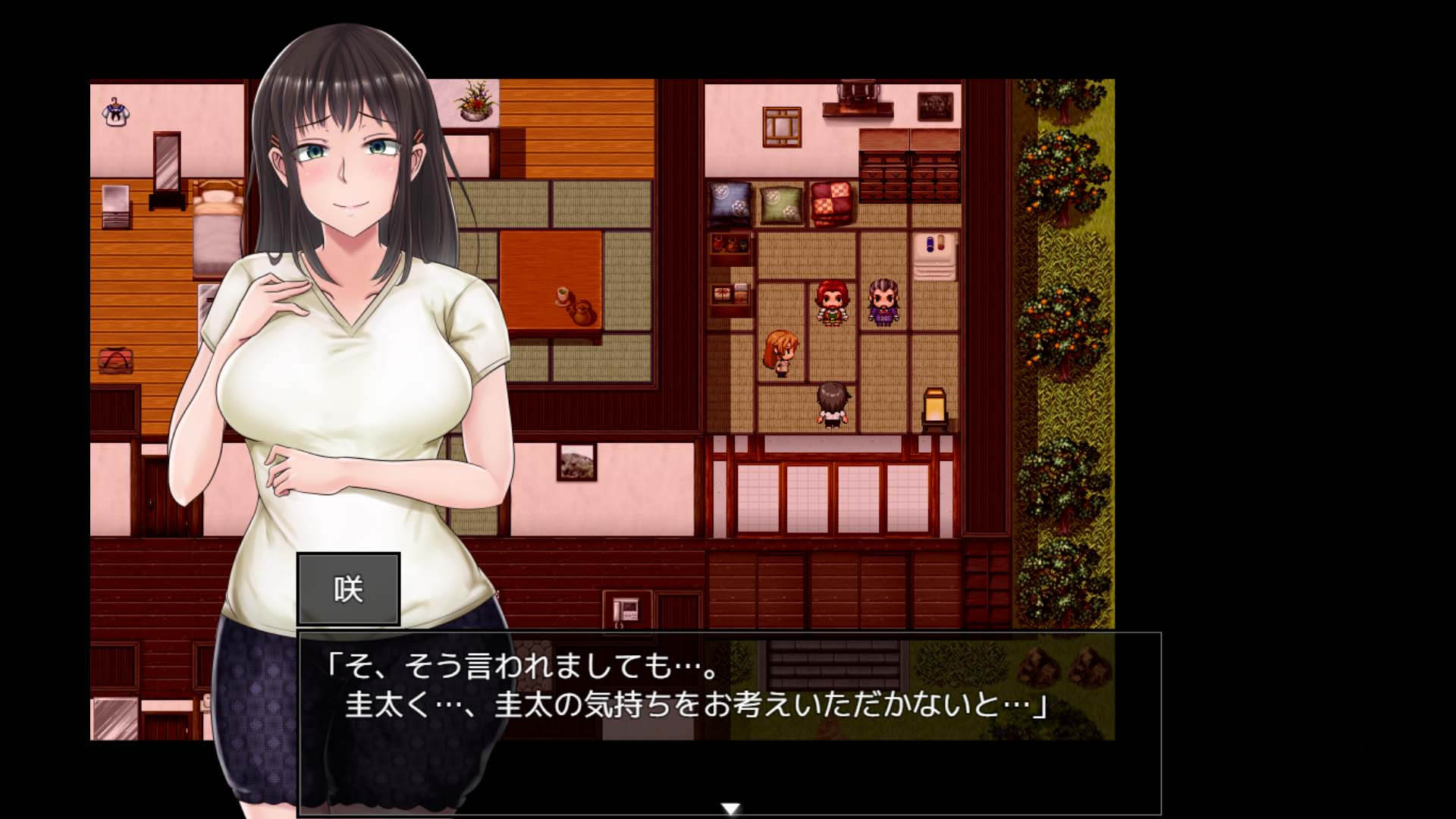Click the standing mirror in the bedroom
This screenshot has height=819, width=1456.
pos(167,163)
